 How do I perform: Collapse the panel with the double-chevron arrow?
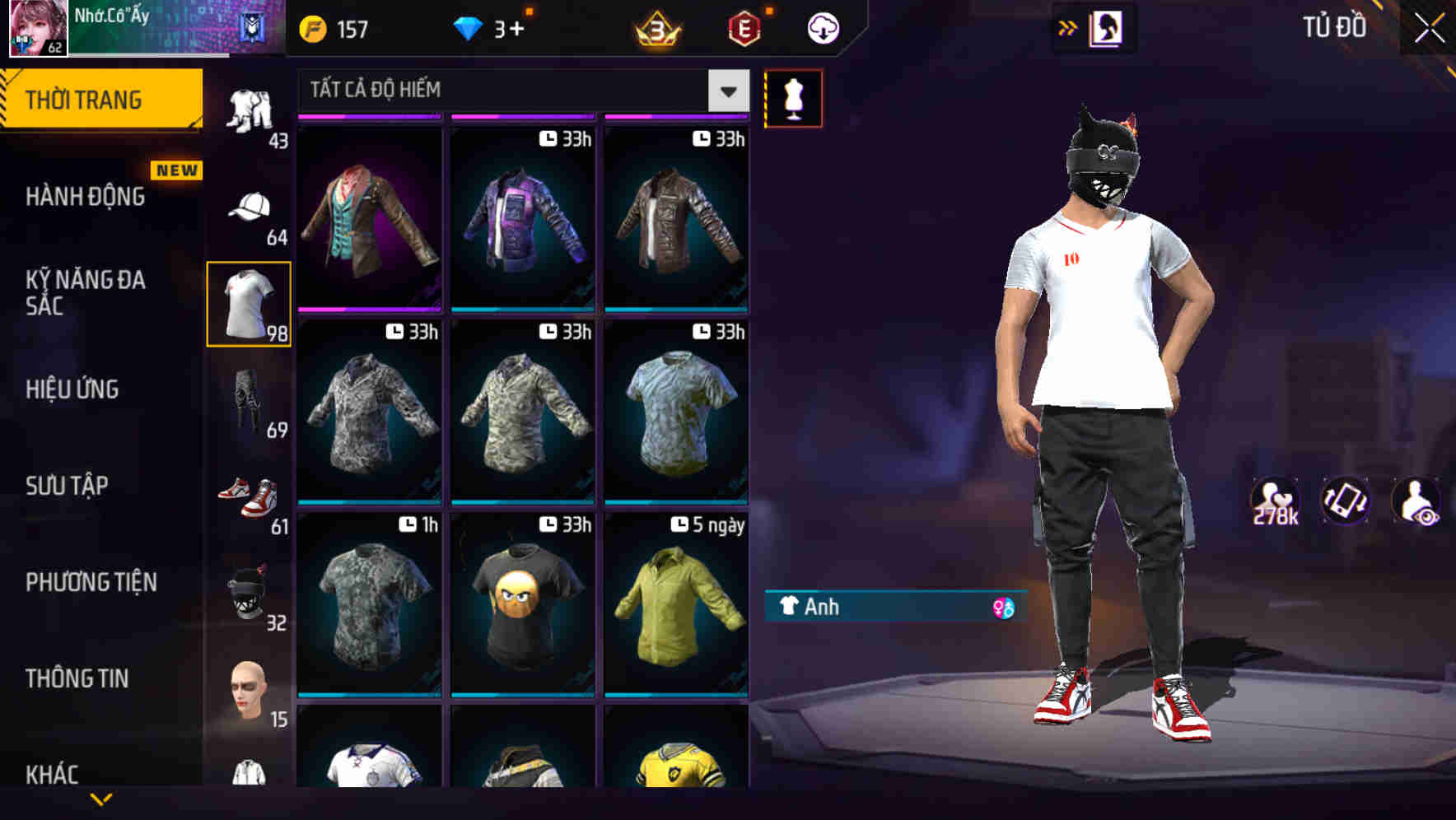1068,26
